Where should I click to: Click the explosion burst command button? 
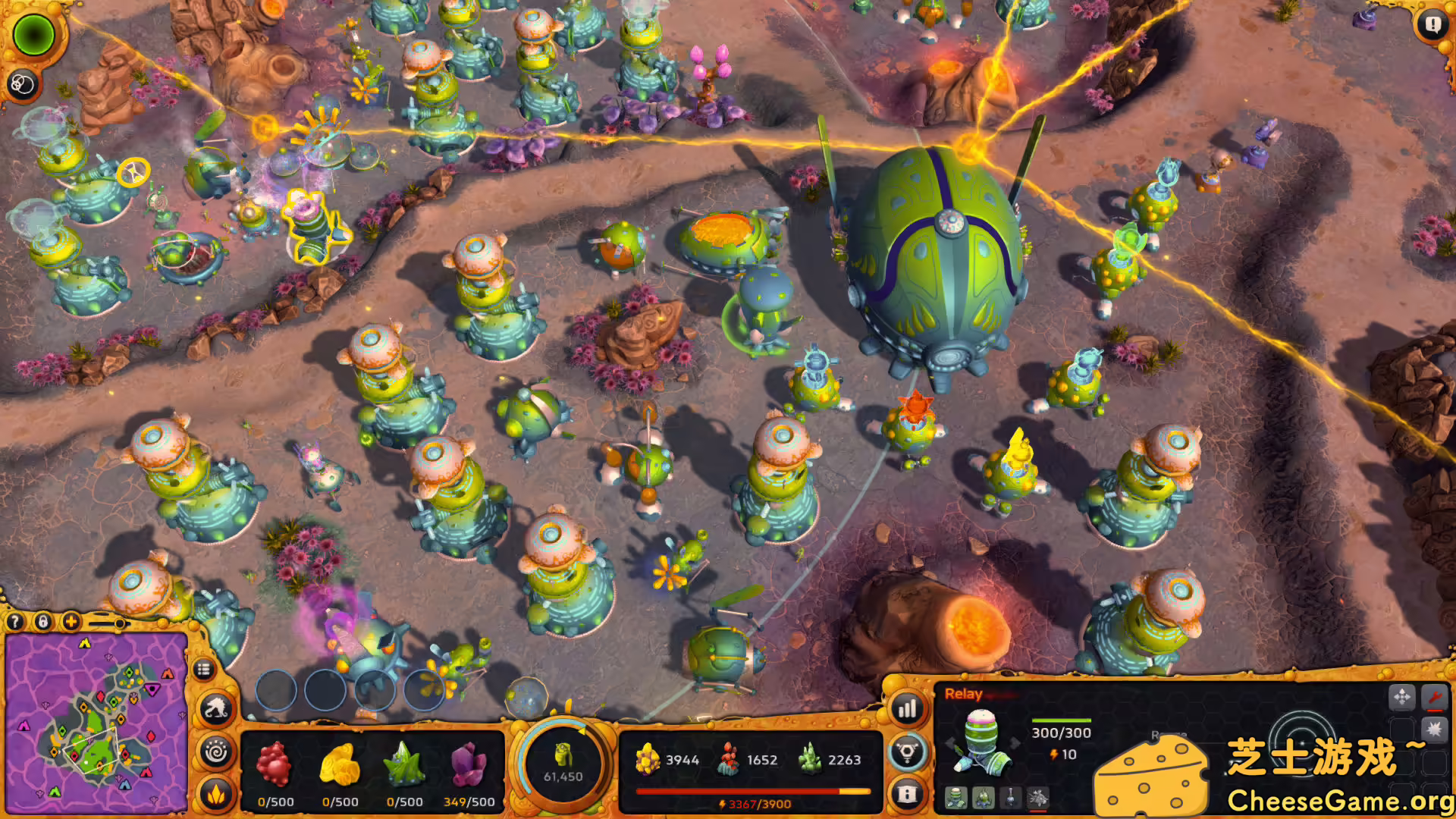1434,730
